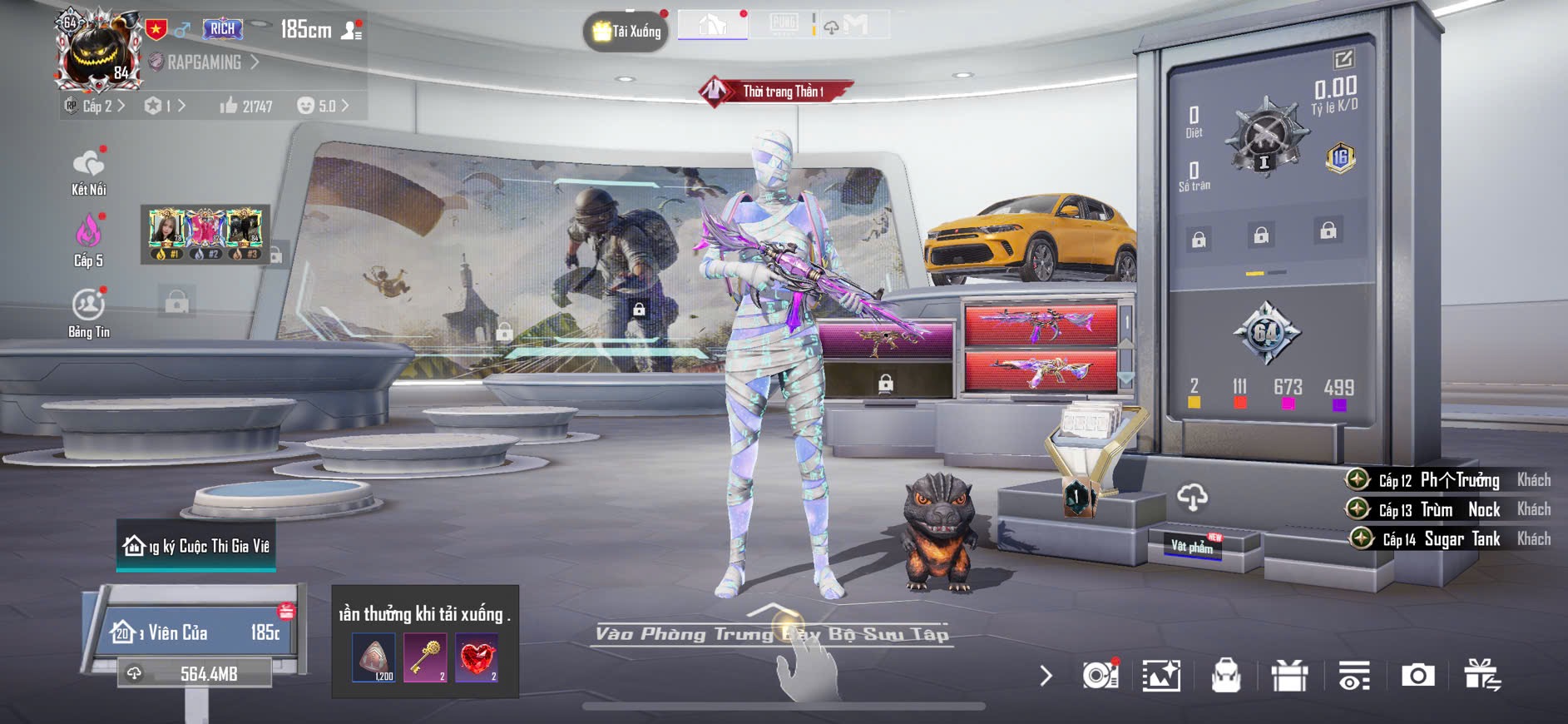Image resolution: width=1568 pixels, height=724 pixels.
Task: Open the gift box icon
Action: point(1289,675)
